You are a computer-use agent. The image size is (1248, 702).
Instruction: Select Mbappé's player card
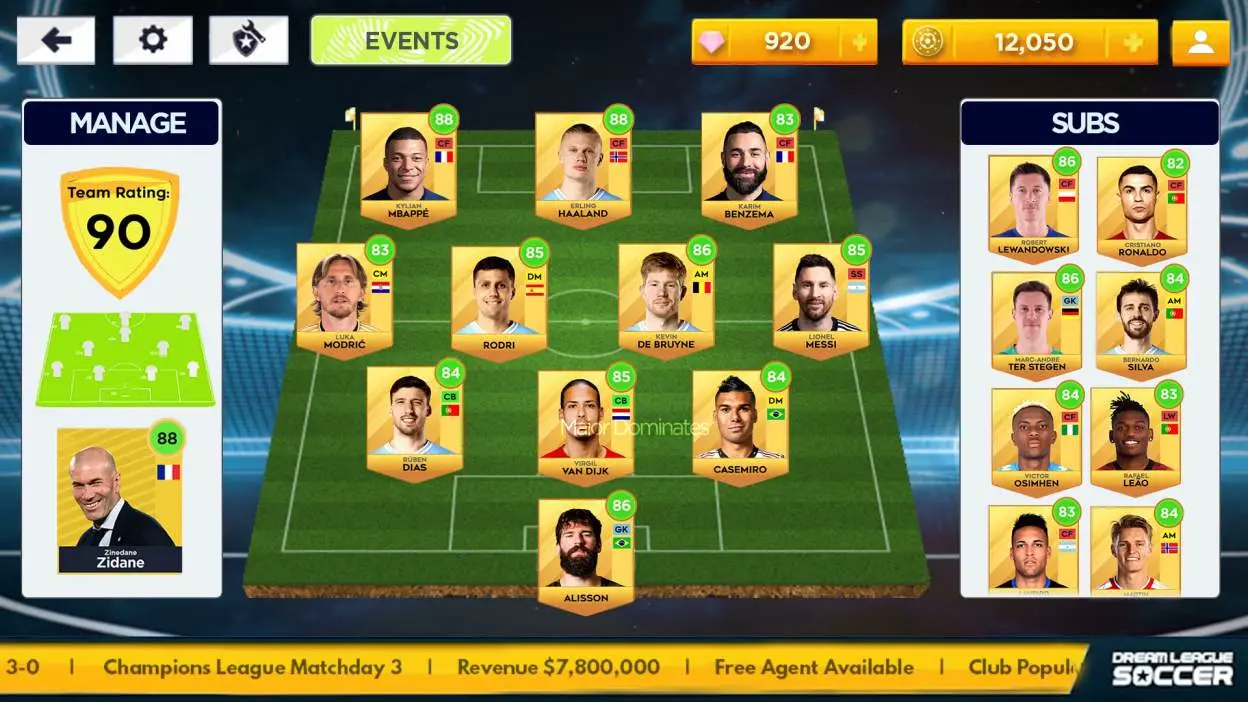(x=408, y=168)
